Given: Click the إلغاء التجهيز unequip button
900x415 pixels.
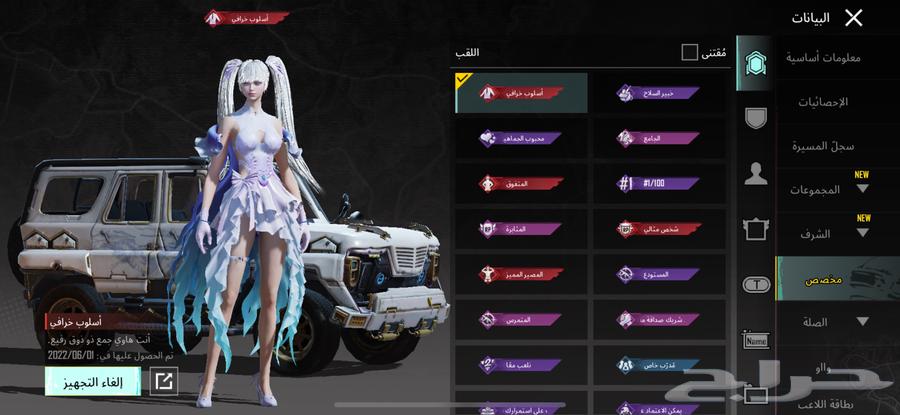Looking at the screenshot, I should pyautogui.click(x=91, y=380).
